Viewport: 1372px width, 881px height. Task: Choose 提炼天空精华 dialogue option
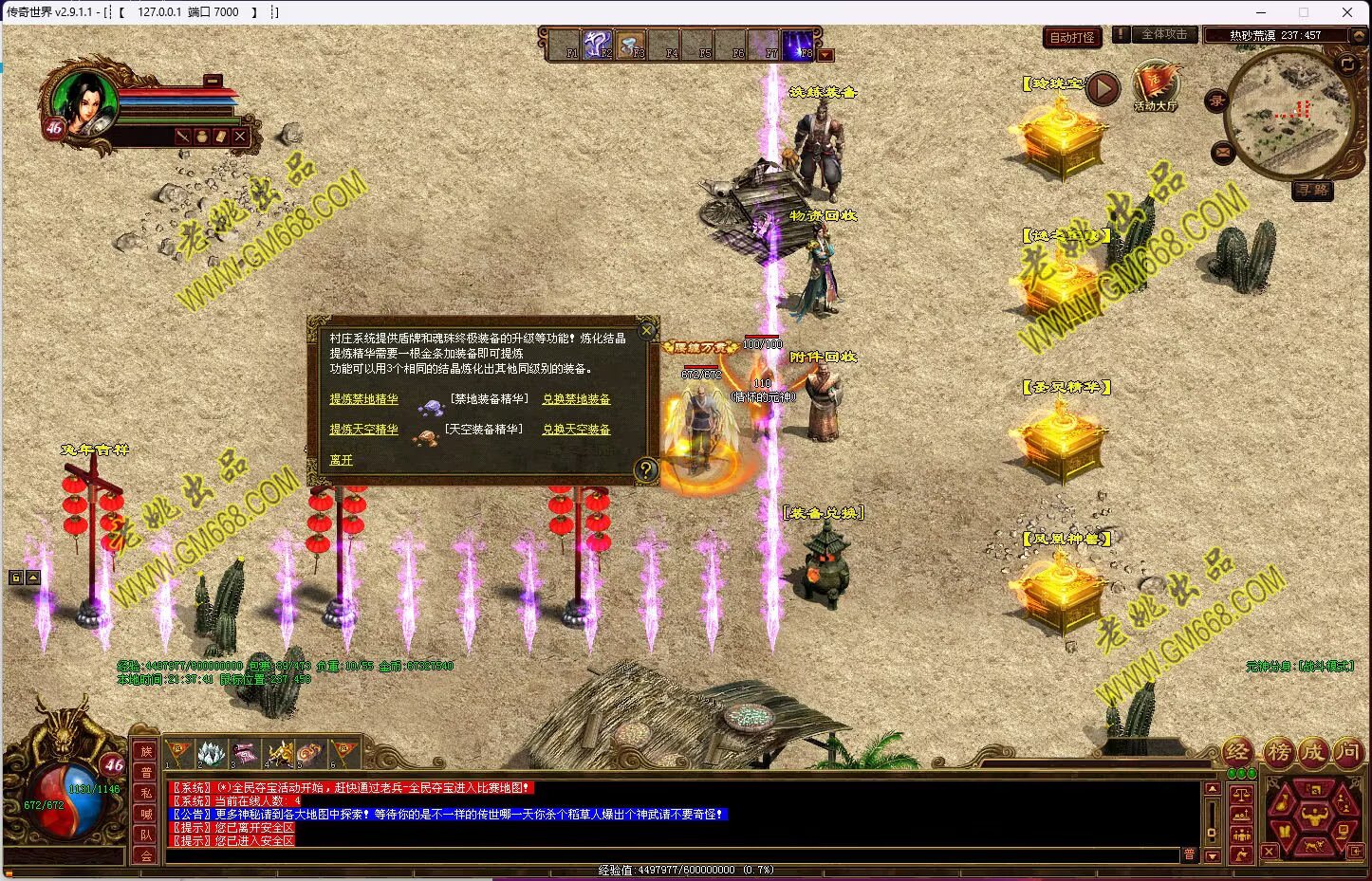pos(363,430)
